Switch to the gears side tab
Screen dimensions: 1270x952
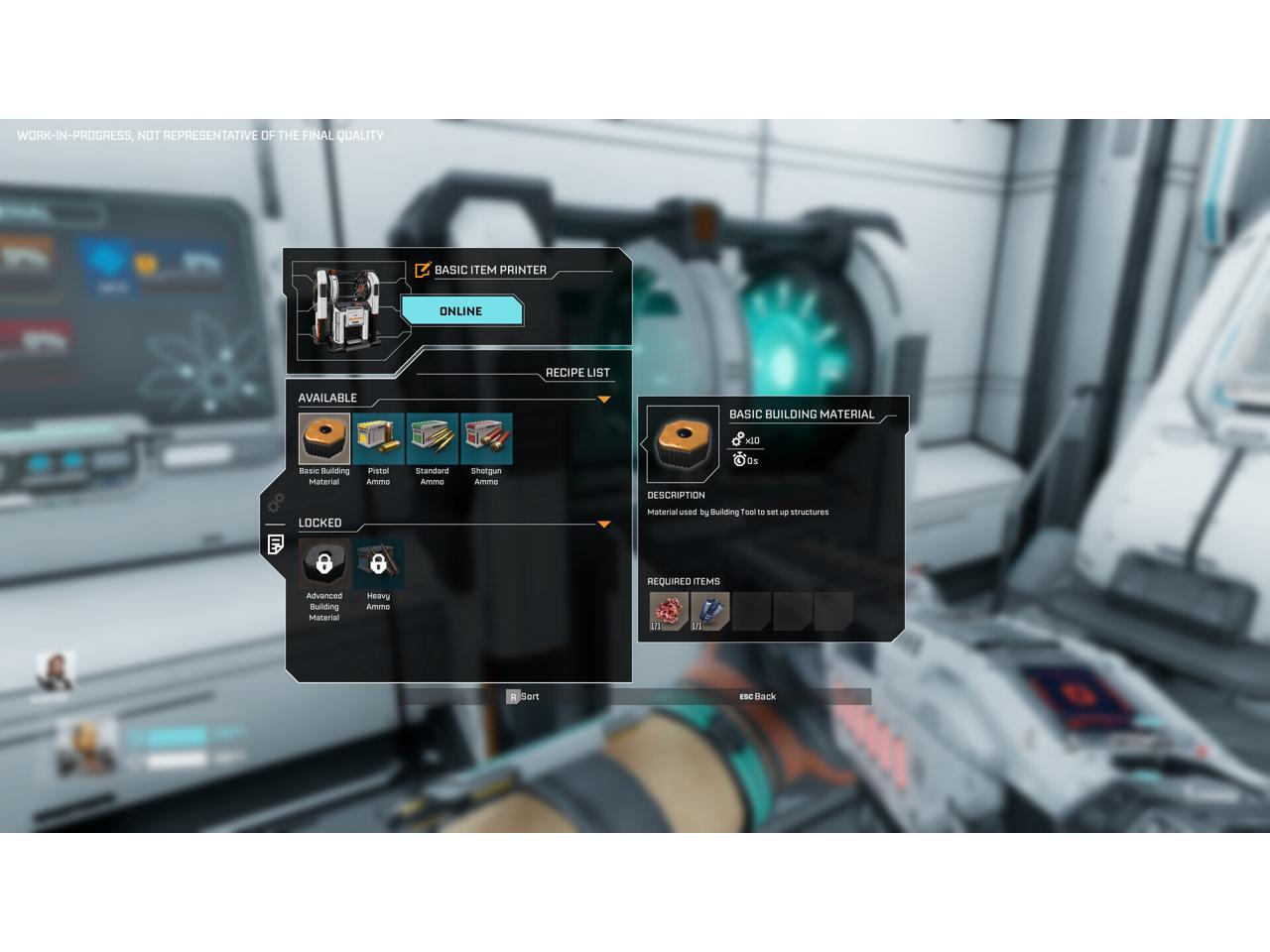click(276, 503)
